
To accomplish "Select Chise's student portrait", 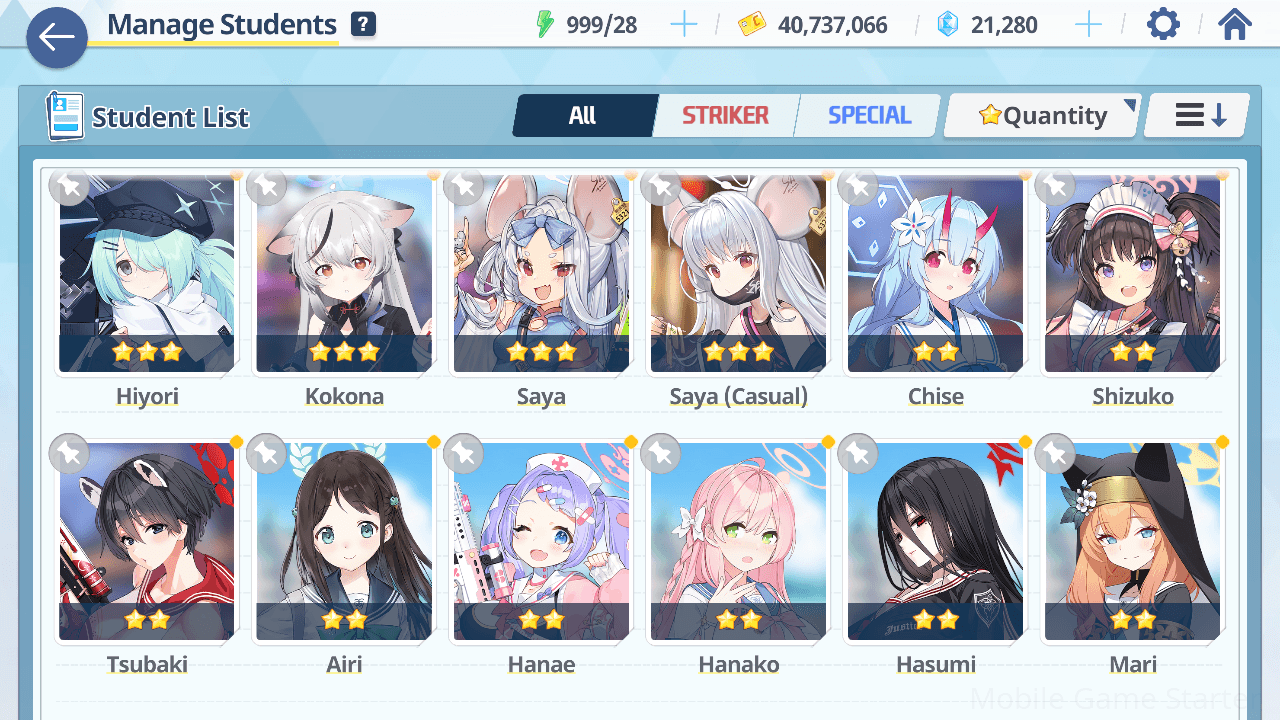I will [935, 275].
